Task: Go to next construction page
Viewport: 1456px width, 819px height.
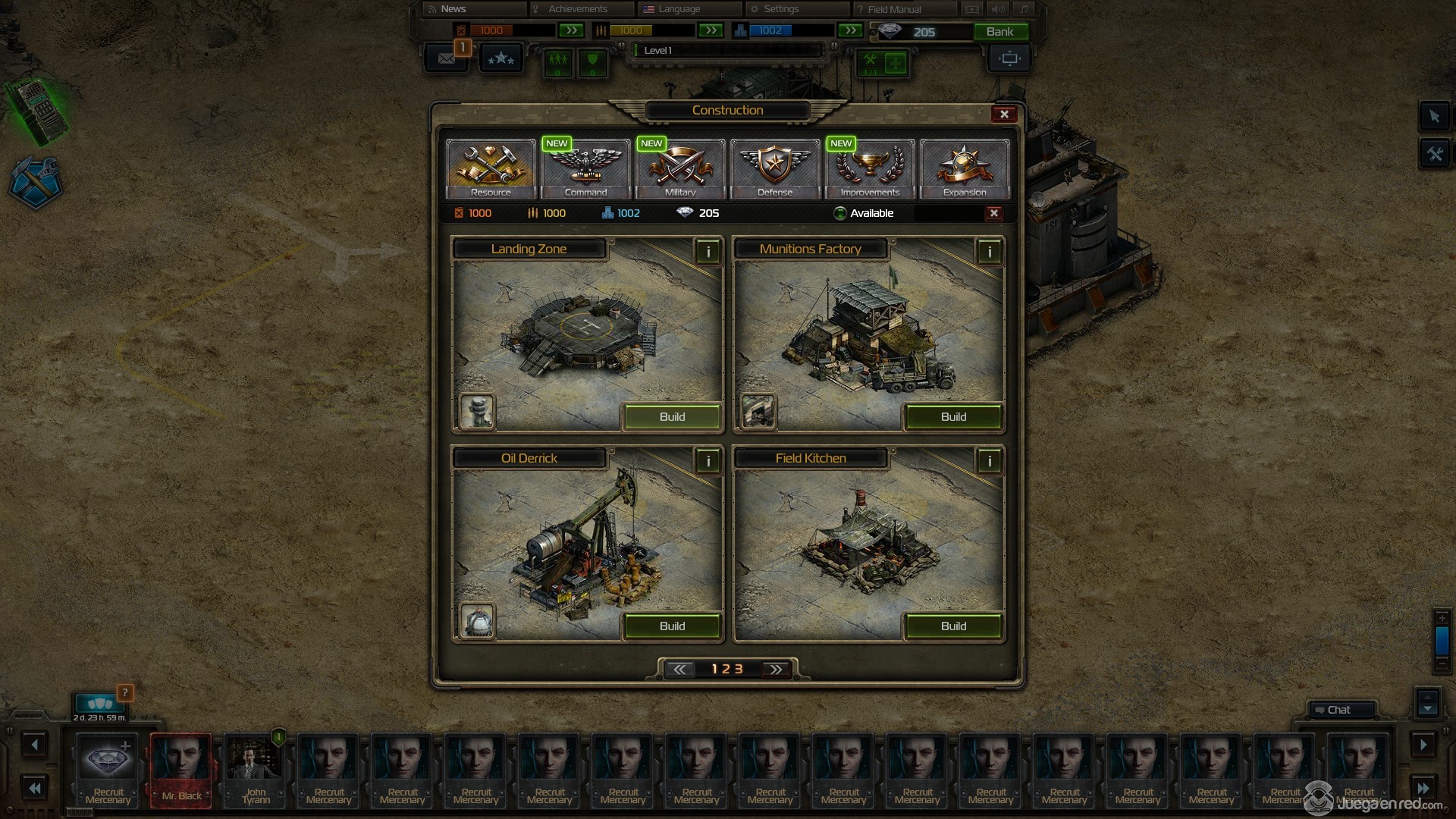Action: pos(775,670)
